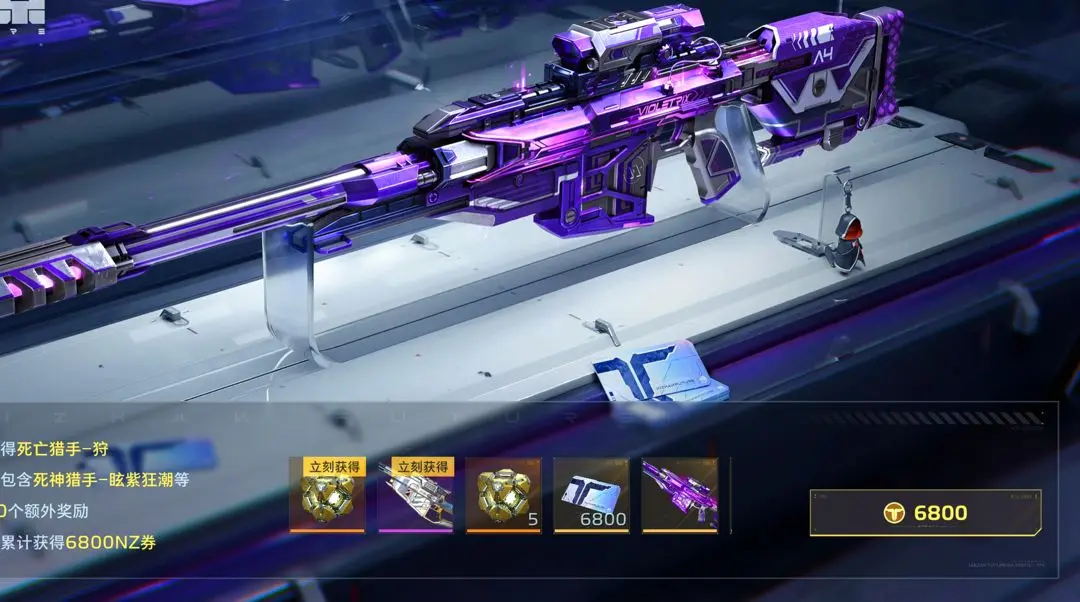View the 6800 NZ voucher card reward

591,495
